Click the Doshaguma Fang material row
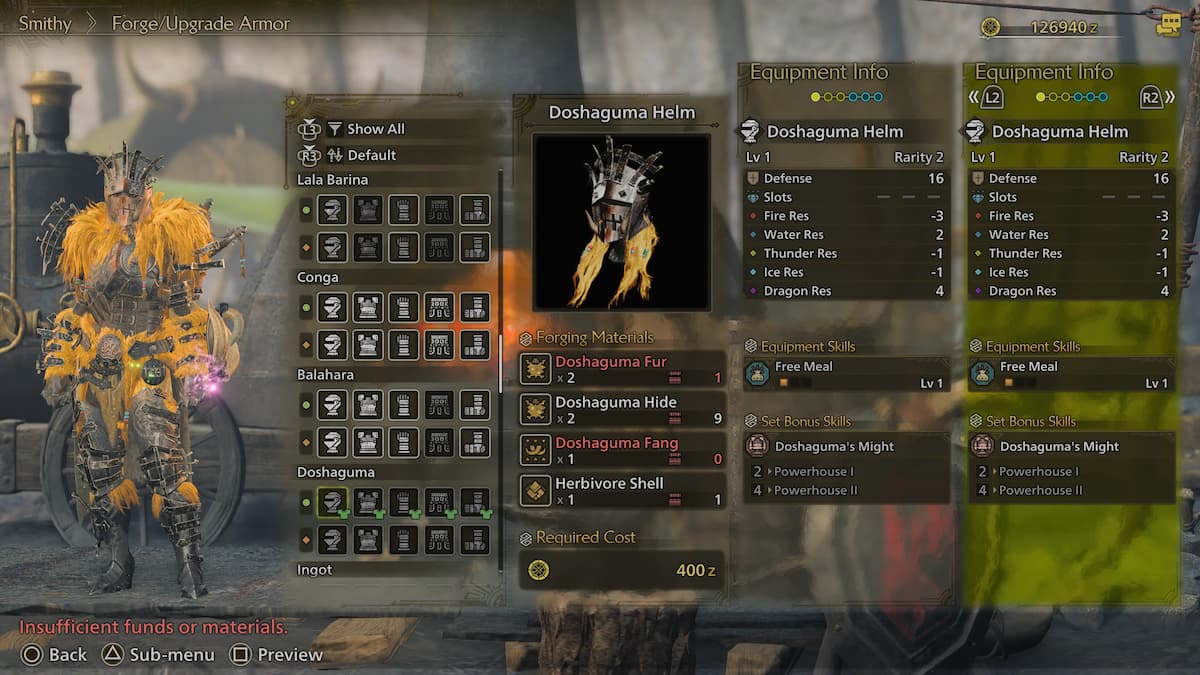Viewport: 1200px width, 675px height. click(x=622, y=450)
